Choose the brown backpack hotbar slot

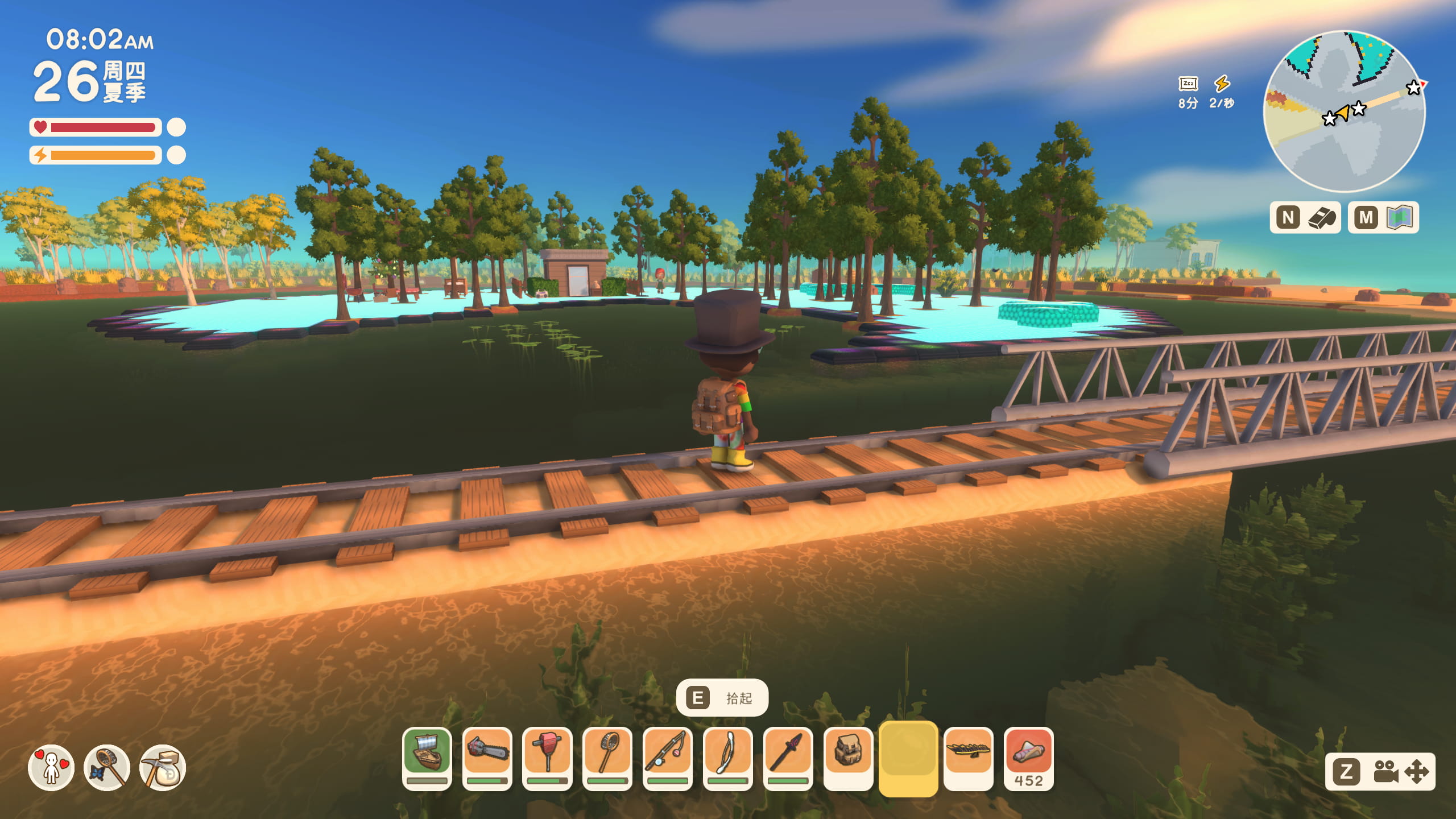(x=848, y=758)
